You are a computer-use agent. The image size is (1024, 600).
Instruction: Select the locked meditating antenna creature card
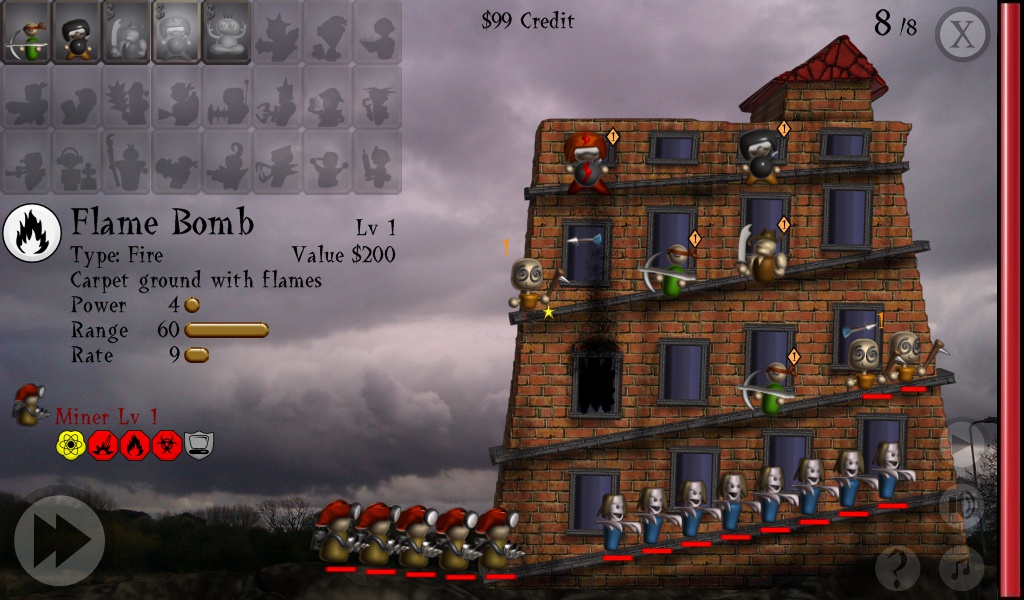coord(227,32)
